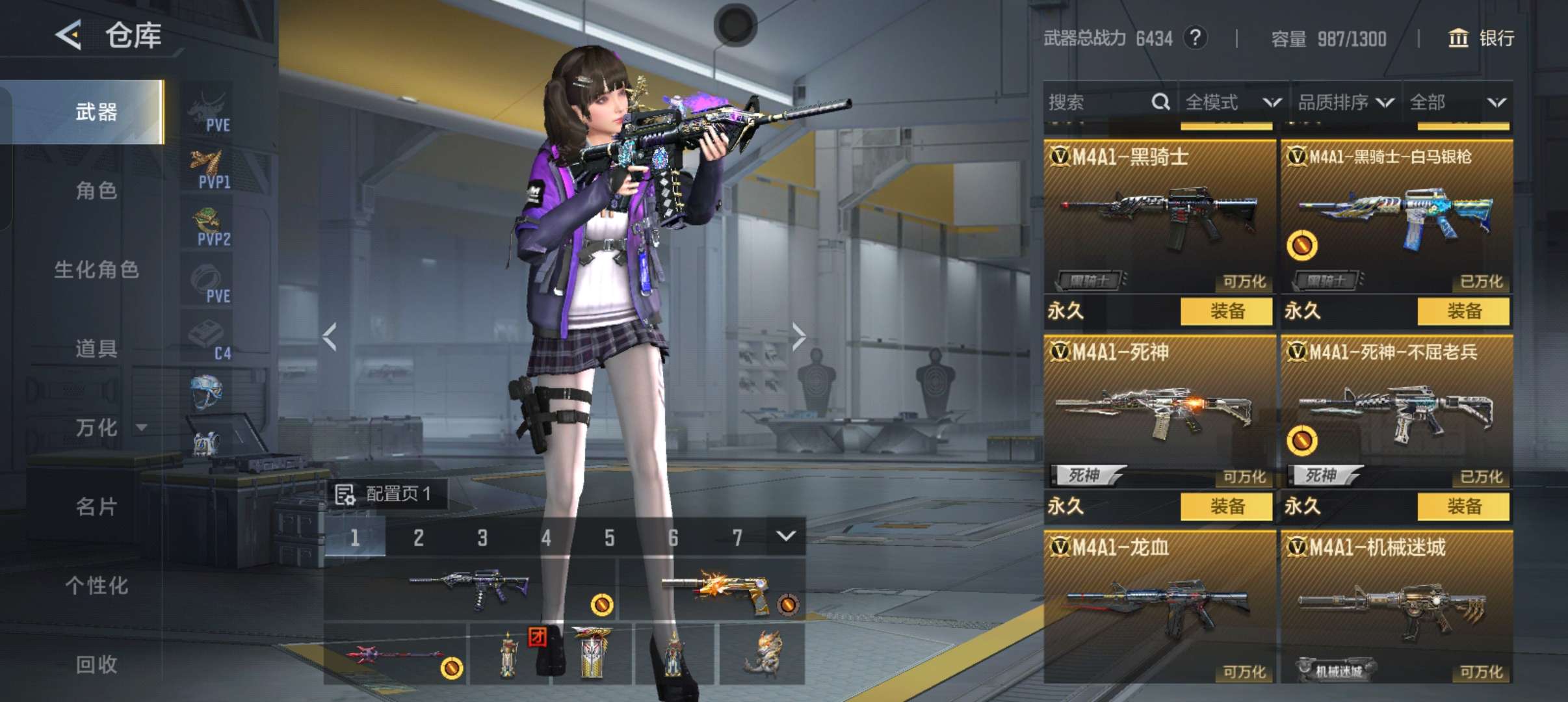Open the 银行 bank

tap(1482, 38)
